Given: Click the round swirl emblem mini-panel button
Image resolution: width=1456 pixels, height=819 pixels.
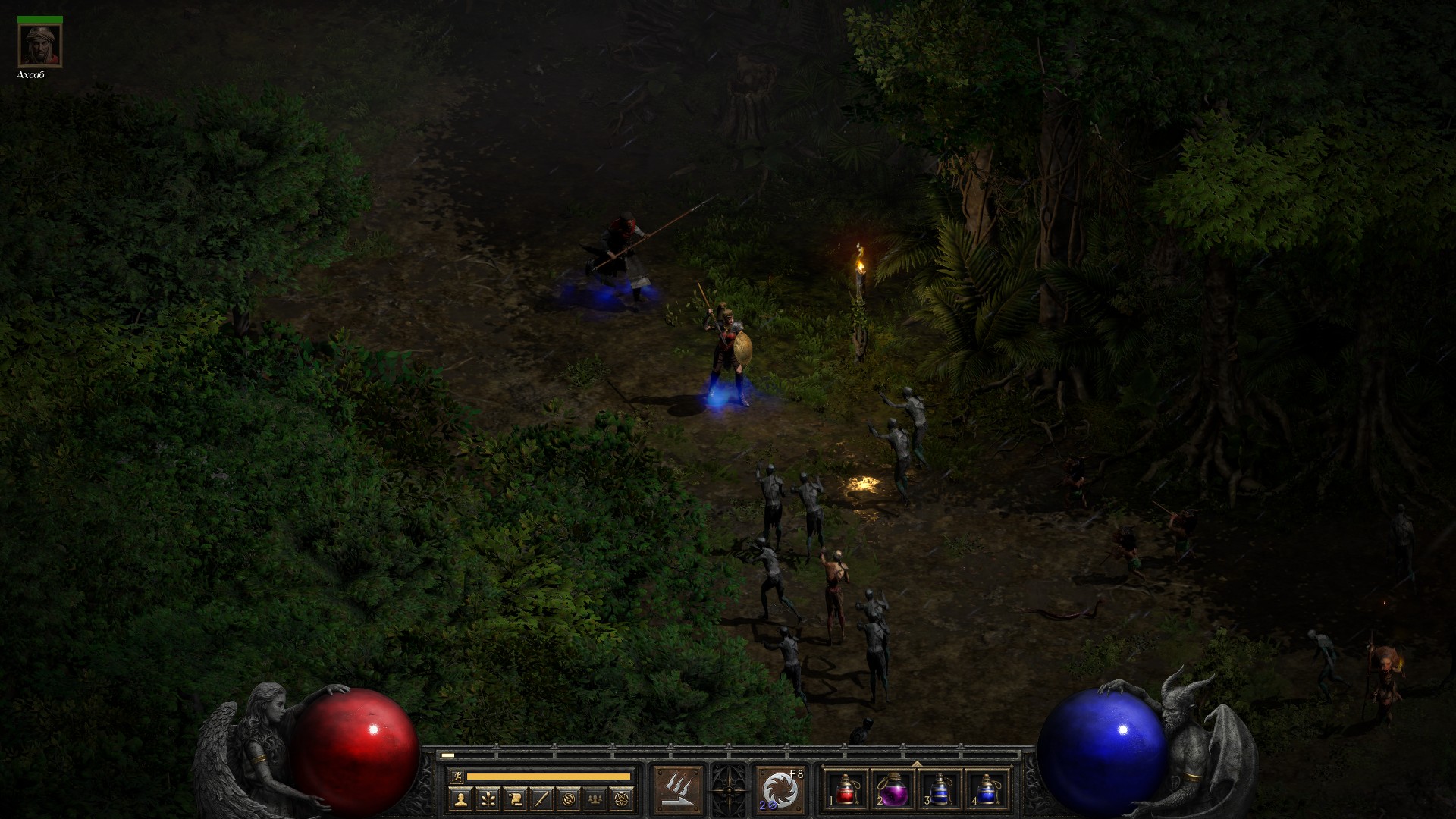Looking at the screenshot, I should click(x=568, y=798).
